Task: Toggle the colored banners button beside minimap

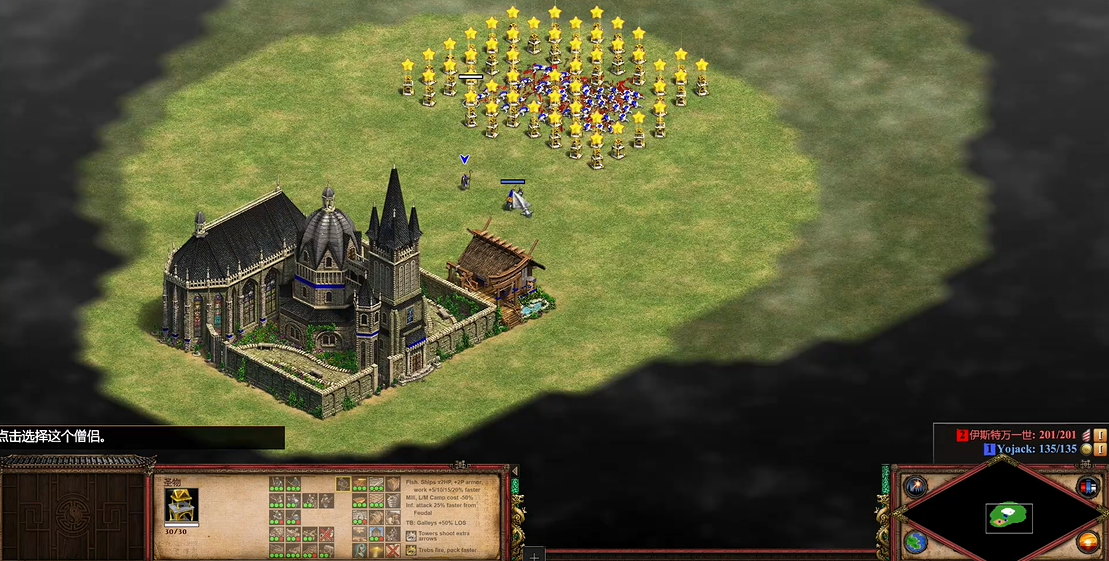Action: pyautogui.click(x=1088, y=487)
